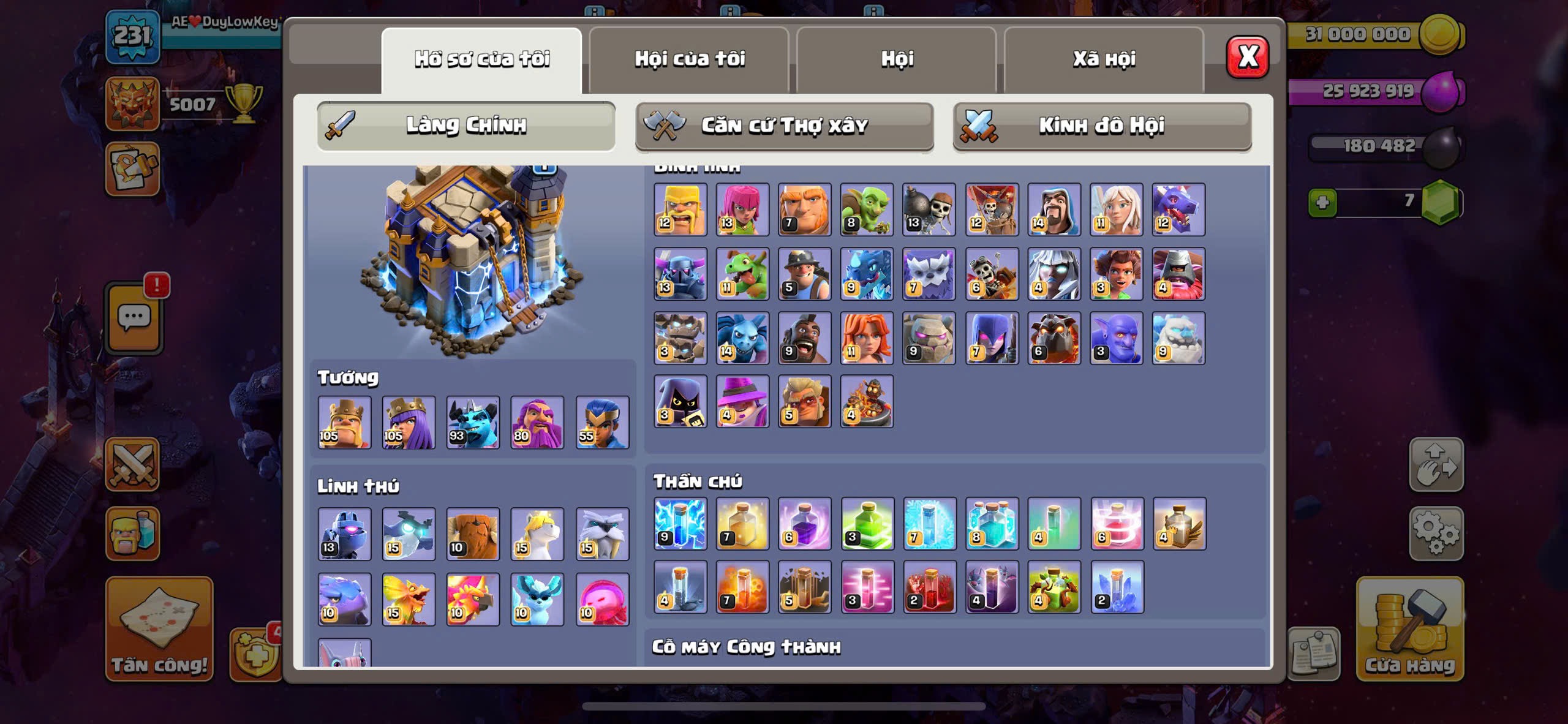Viewport: 1568px width, 724px height.
Task: Select the green Jump spell icon
Action: (867, 524)
